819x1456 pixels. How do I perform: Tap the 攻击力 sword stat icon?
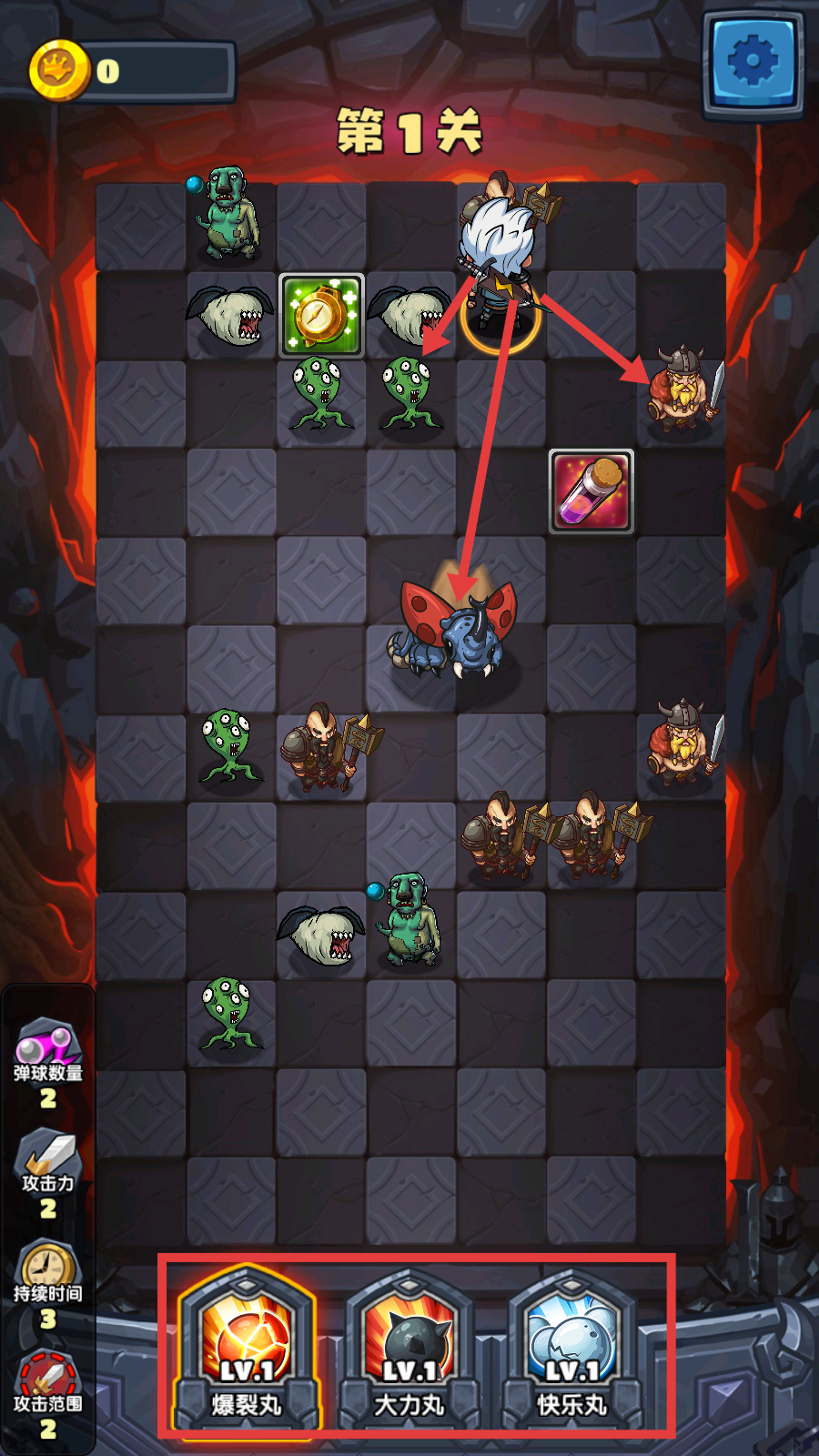pos(47,1154)
